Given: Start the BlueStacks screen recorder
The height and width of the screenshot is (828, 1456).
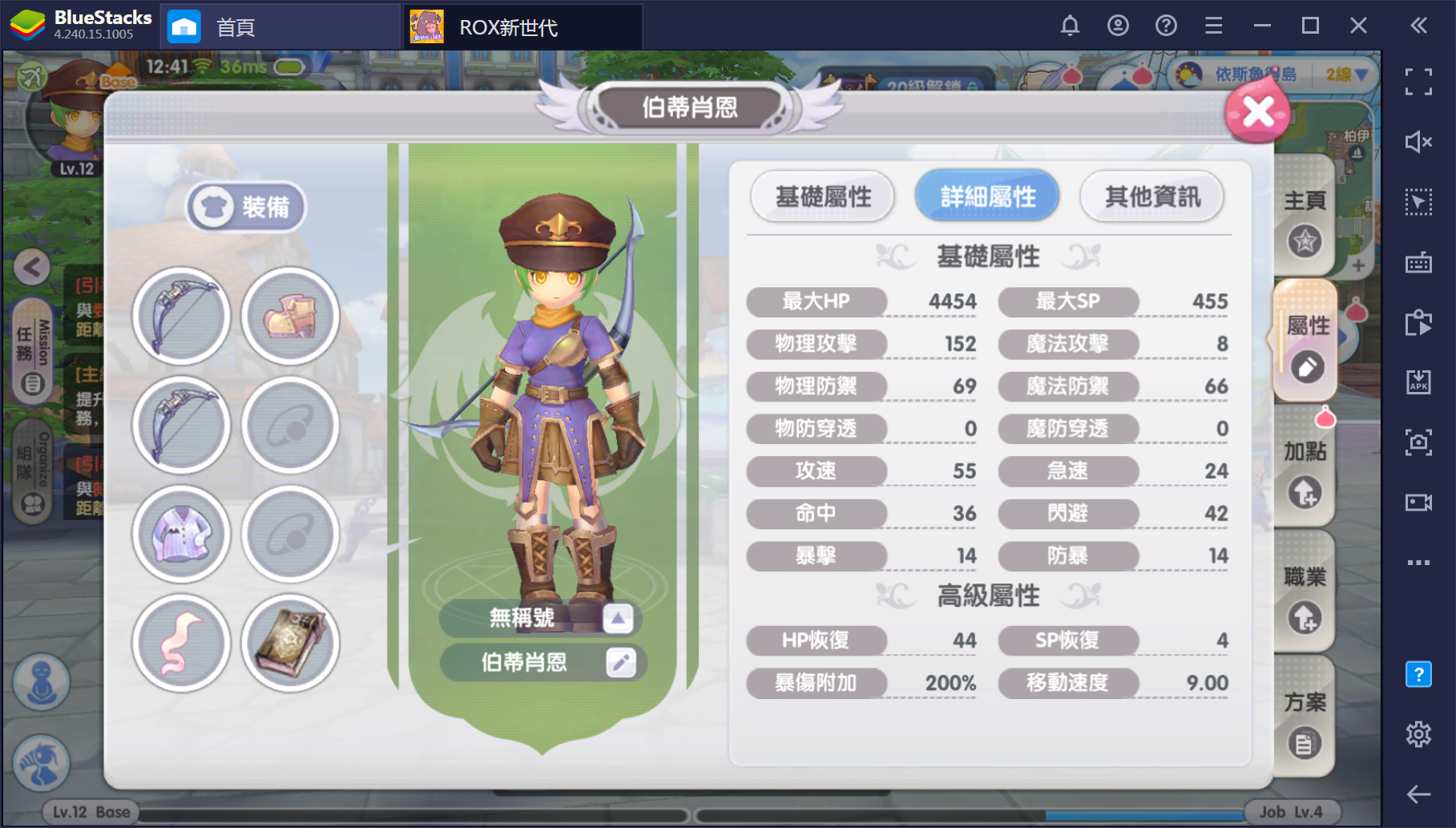Looking at the screenshot, I should [1419, 502].
